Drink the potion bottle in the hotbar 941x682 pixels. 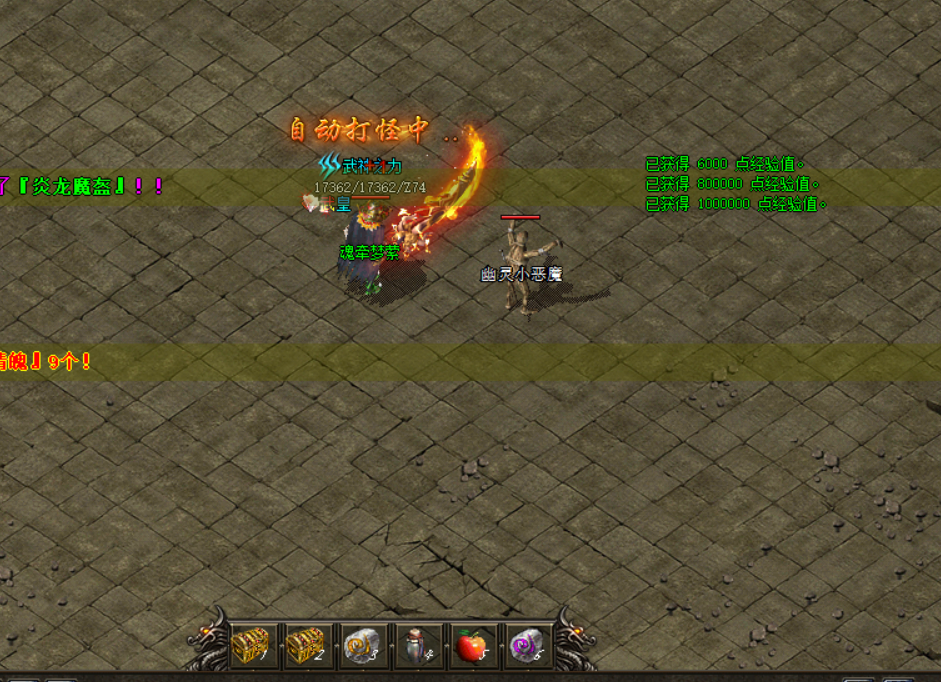(418, 646)
